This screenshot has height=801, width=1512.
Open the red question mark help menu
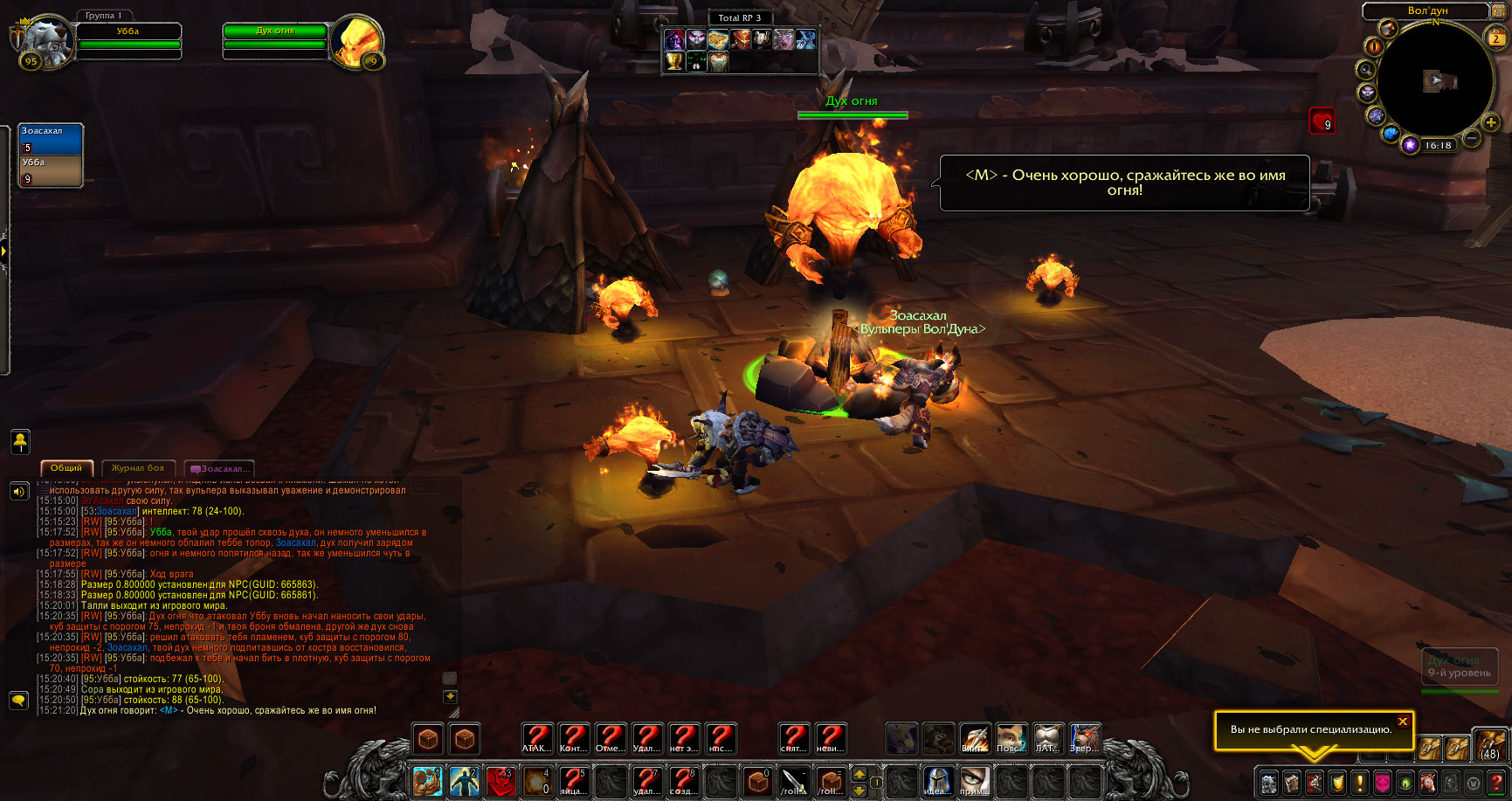coord(1496,782)
